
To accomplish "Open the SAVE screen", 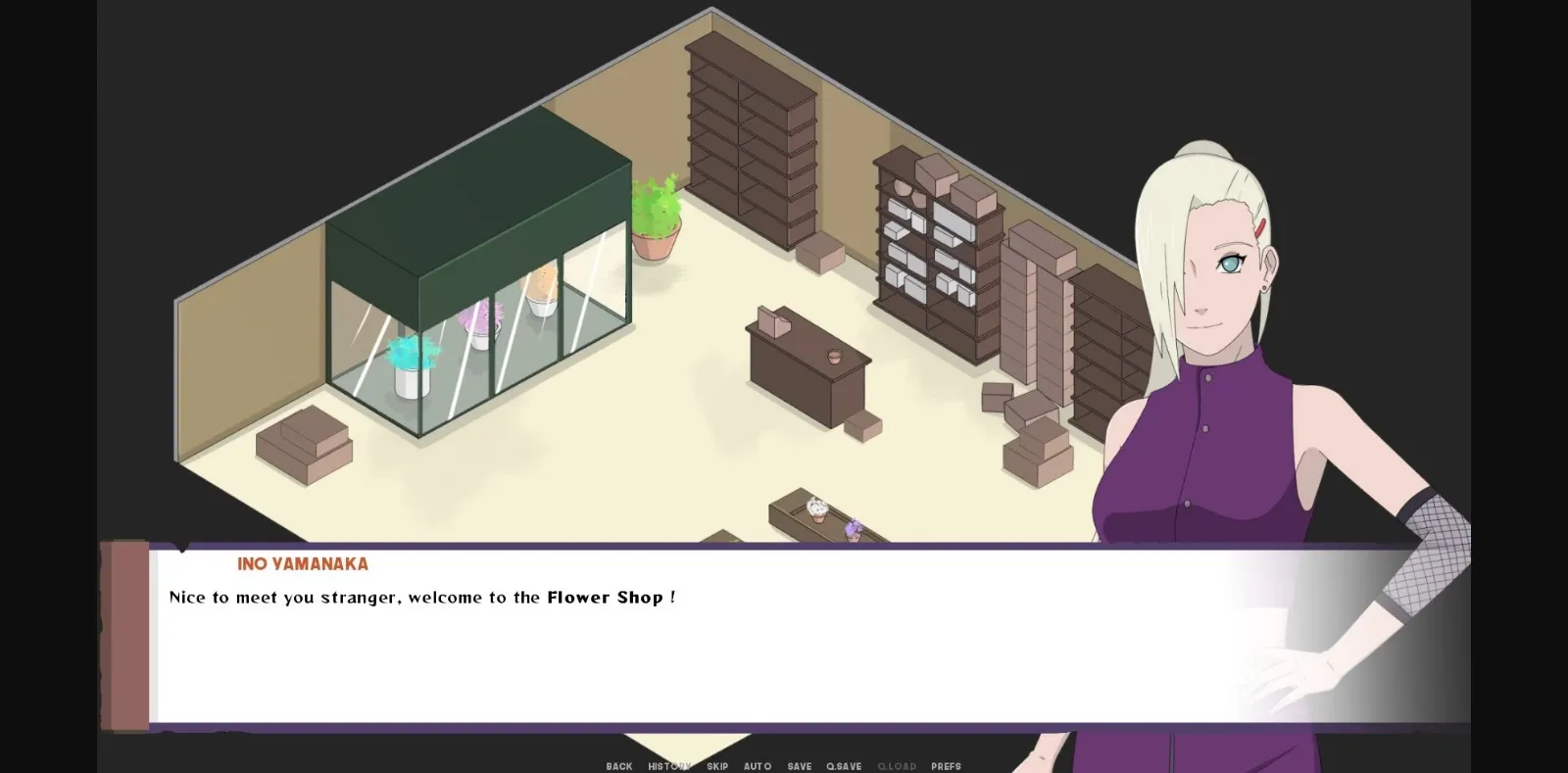I will click(x=799, y=766).
